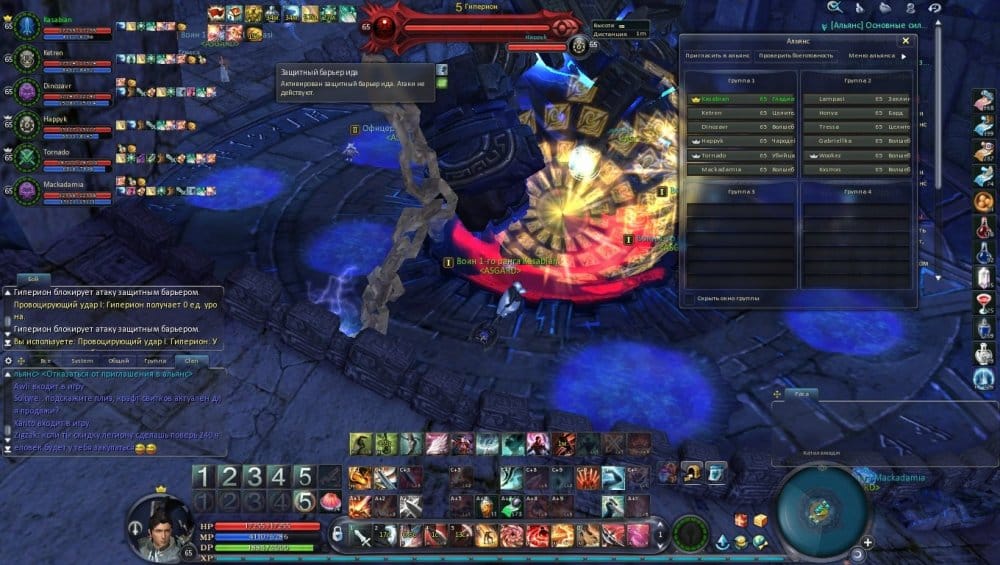Select Ketren's party frame portrait
The width and height of the screenshot is (1000, 565).
point(26,56)
